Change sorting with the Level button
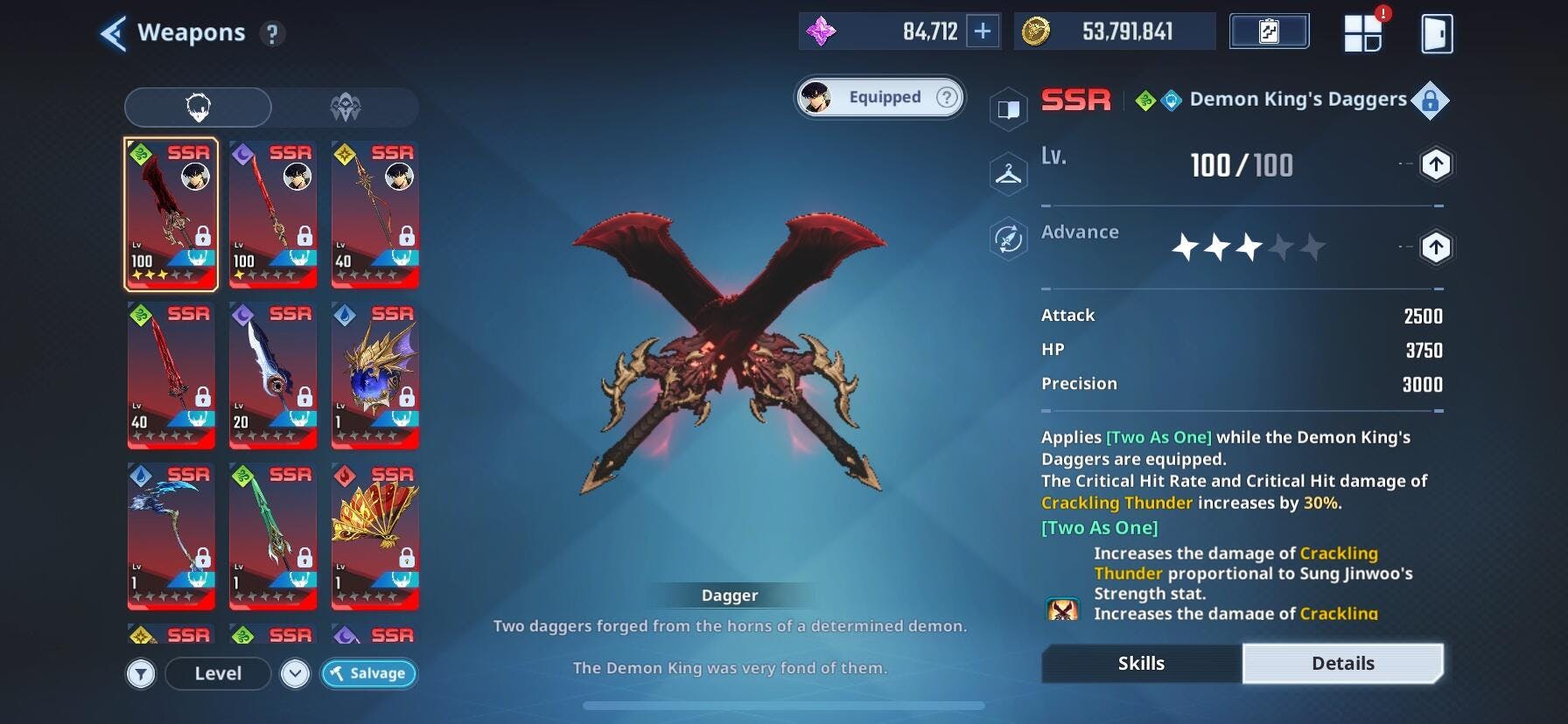This screenshot has height=724, width=1568. (x=218, y=673)
